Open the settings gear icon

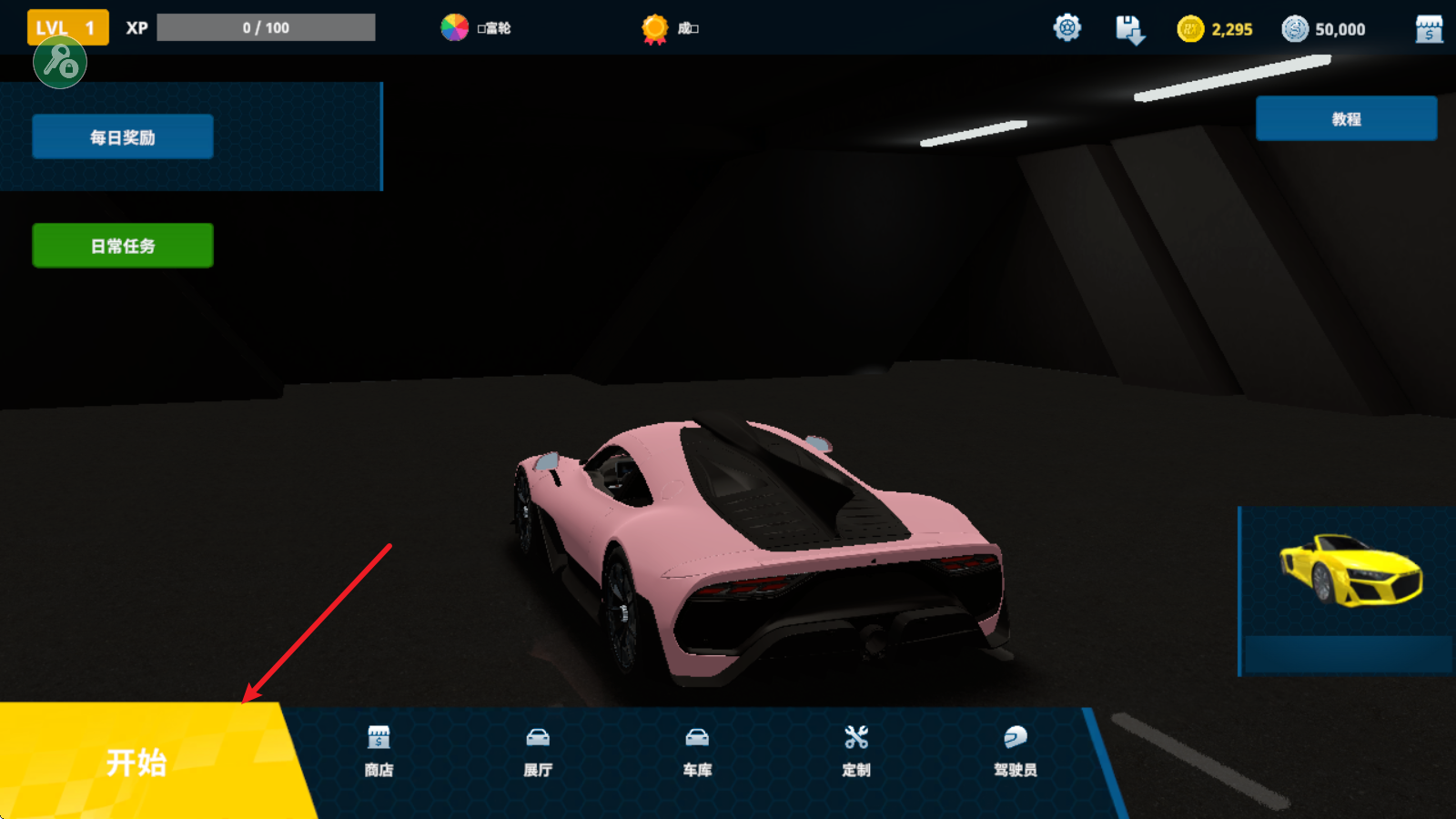pyautogui.click(x=1066, y=27)
